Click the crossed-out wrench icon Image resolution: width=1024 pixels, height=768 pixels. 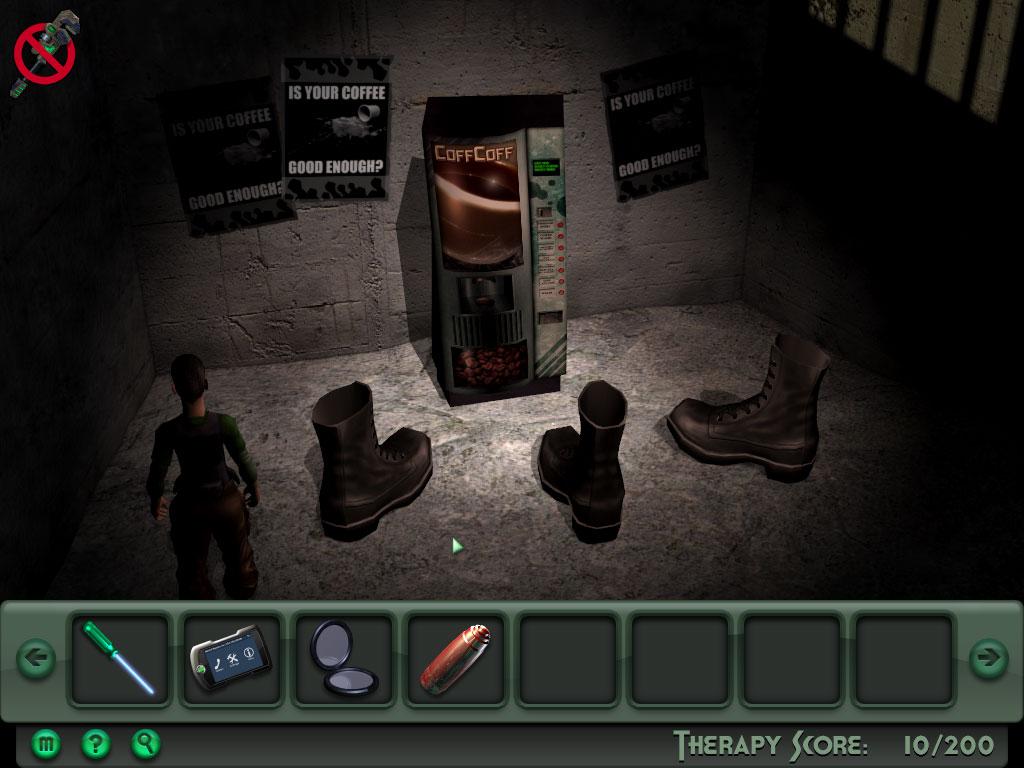(45, 54)
